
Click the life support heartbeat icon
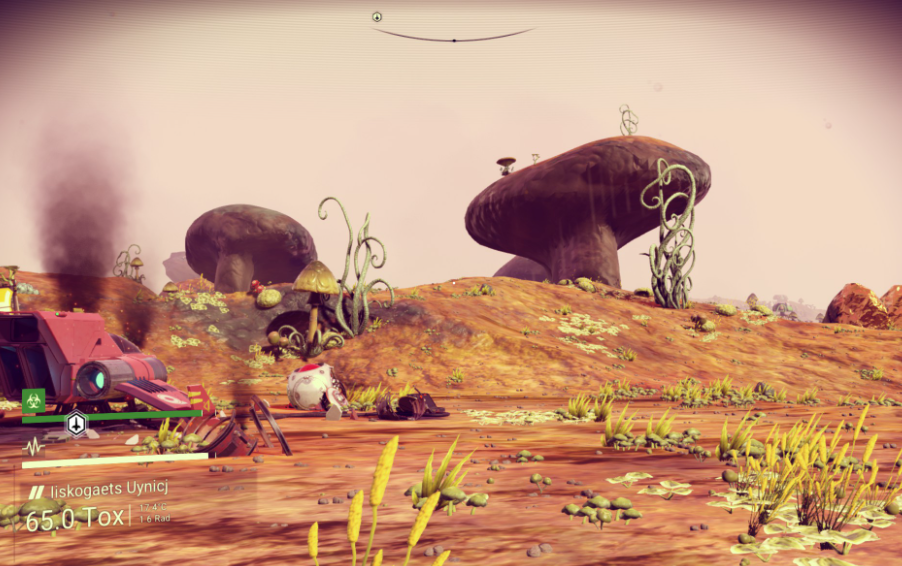pyautogui.click(x=33, y=446)
